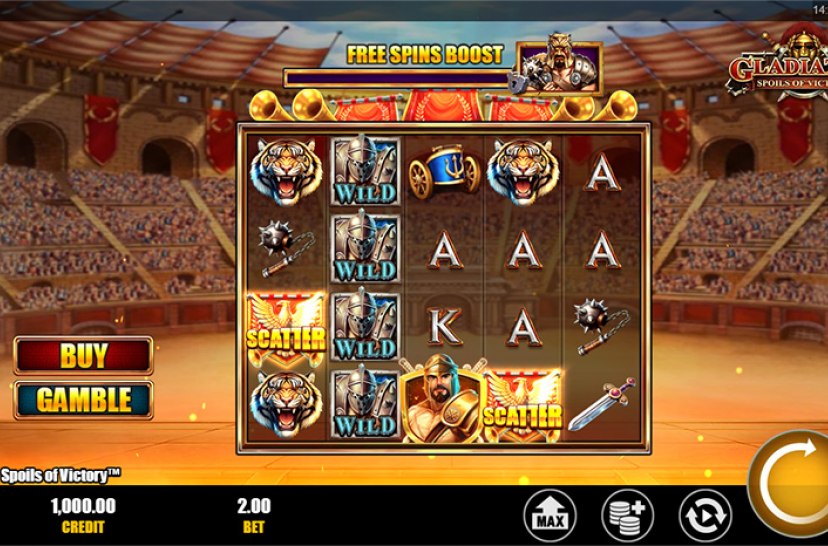
Task: Activate the autoplay circular arrows button
Action: pos(705,516)
